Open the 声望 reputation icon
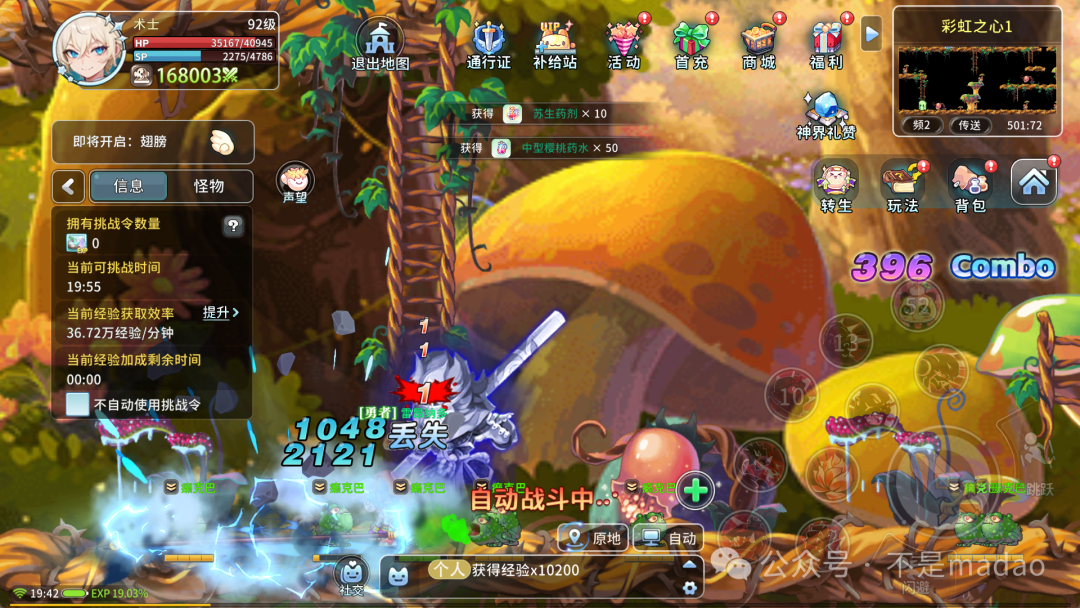The height and width of the screenshot is (608, 1080). click(295, 183)
